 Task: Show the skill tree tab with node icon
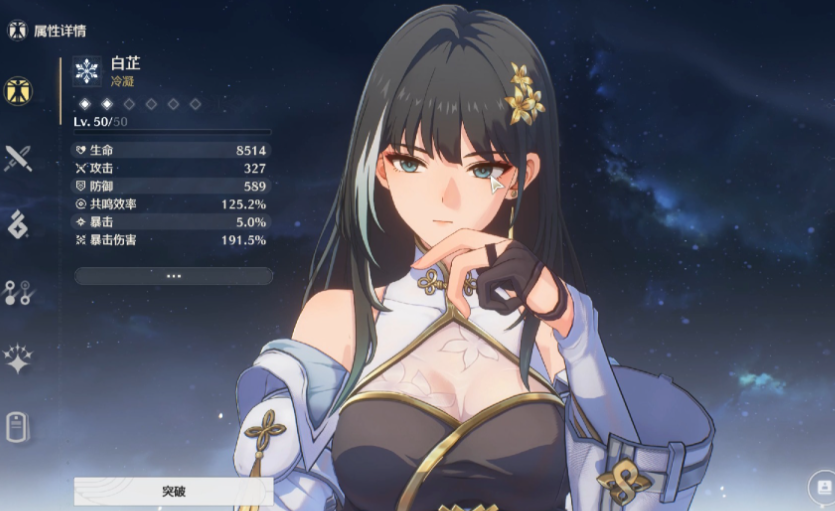tap(18, 291)
